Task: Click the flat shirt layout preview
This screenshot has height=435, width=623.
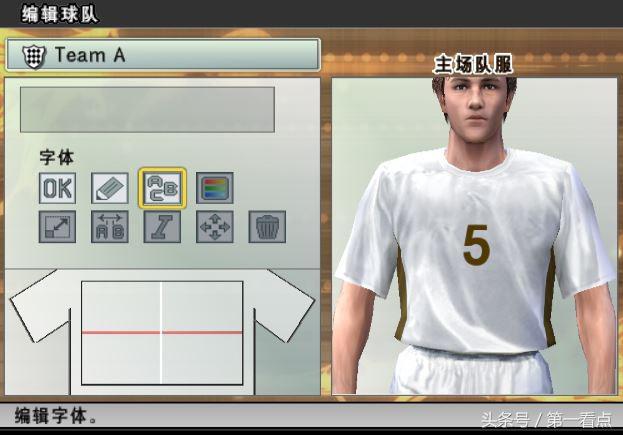Action: pyautogui.click(x=162, y=333)
